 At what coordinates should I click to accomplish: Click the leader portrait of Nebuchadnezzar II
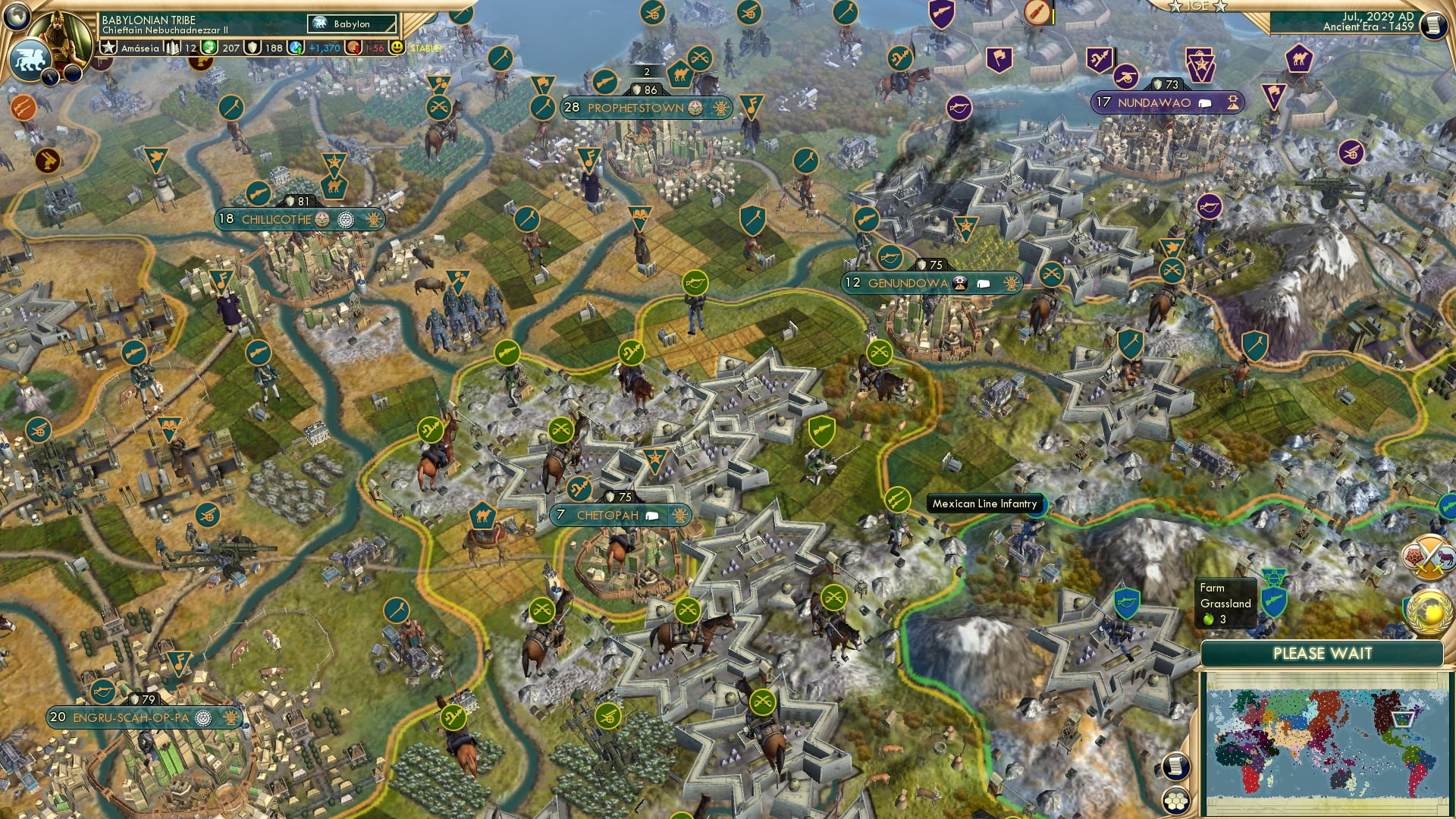(64, 32)
